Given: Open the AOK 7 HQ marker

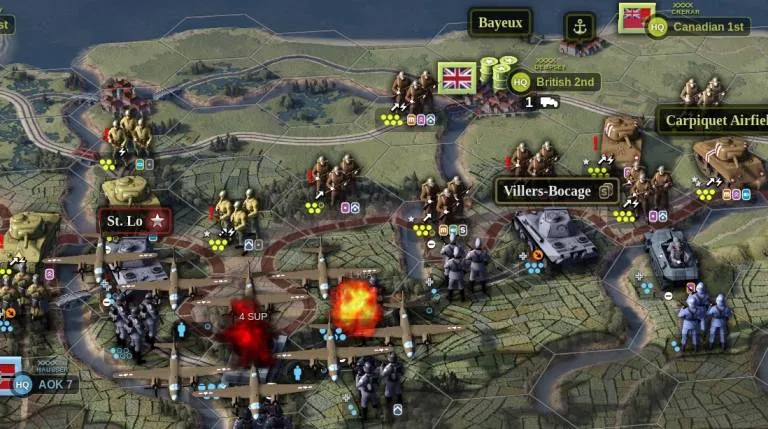Looking at the screenshot, I should [x=23, y=384].
